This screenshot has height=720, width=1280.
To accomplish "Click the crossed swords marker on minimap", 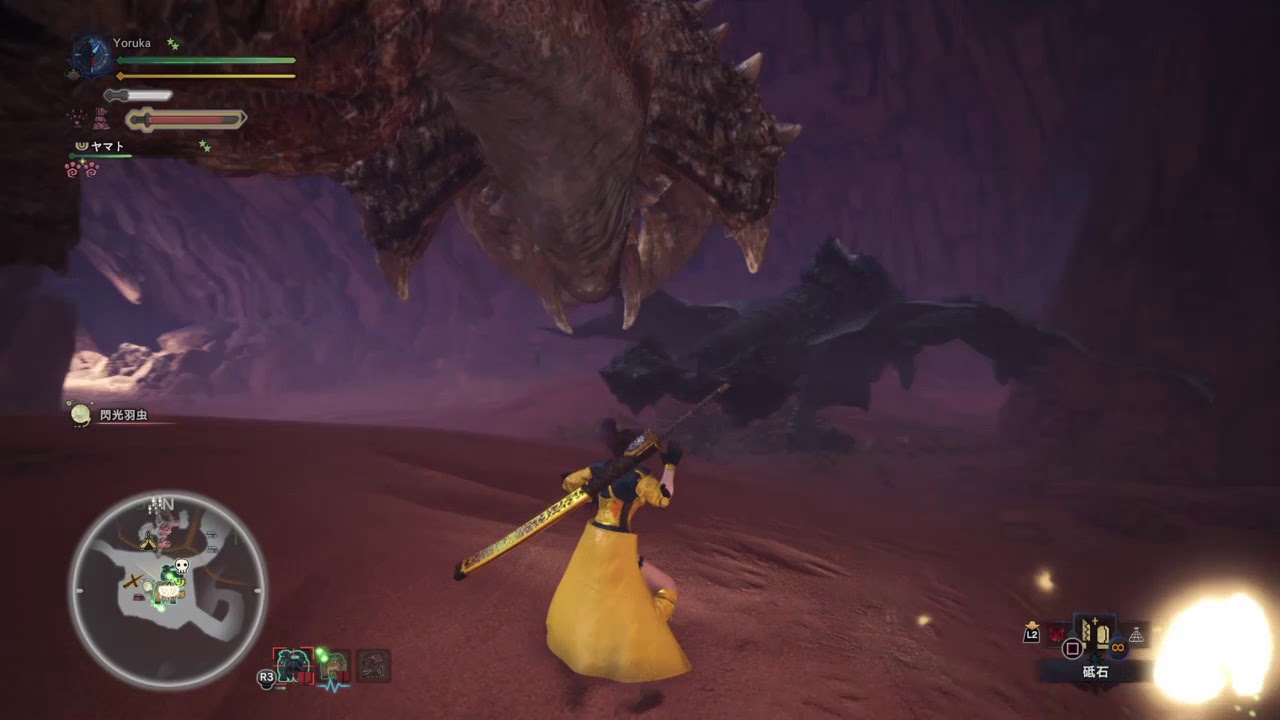I will (132, 581).
